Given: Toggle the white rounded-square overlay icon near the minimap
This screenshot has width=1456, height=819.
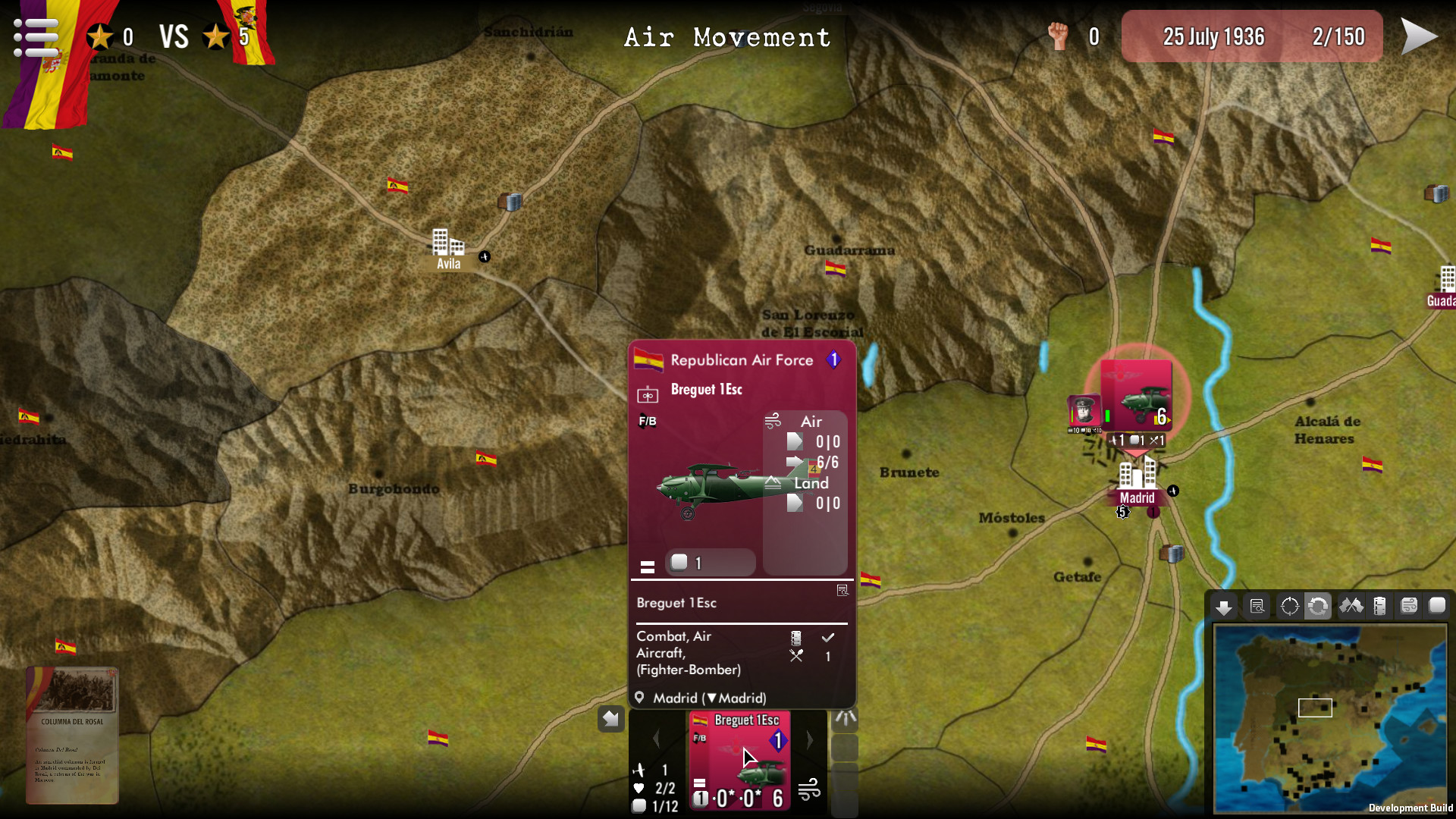Looking at the screenshot, I should pos(1437,607).
